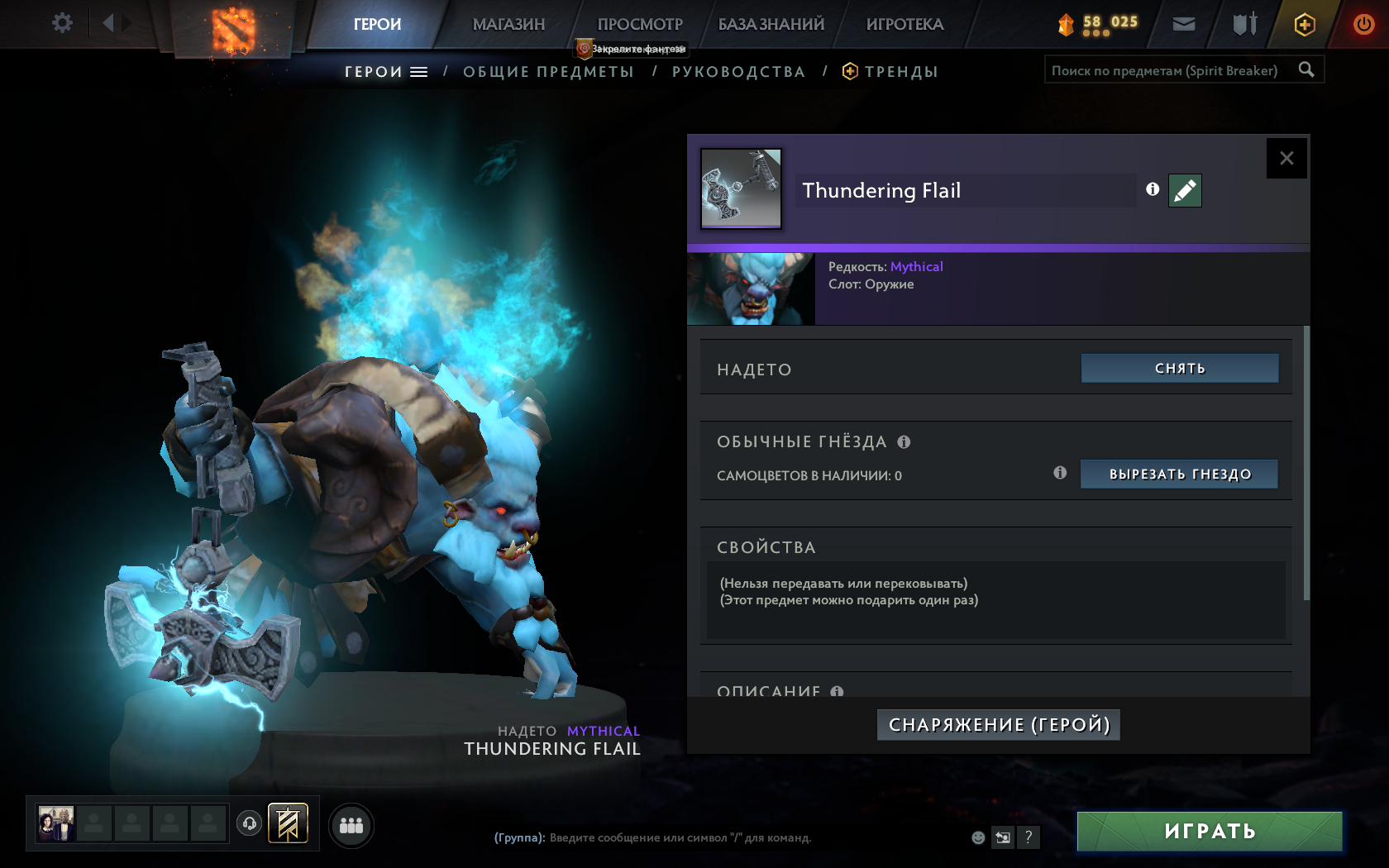Open the edit pencil next to Thundering Flail

click(1184, 190)
